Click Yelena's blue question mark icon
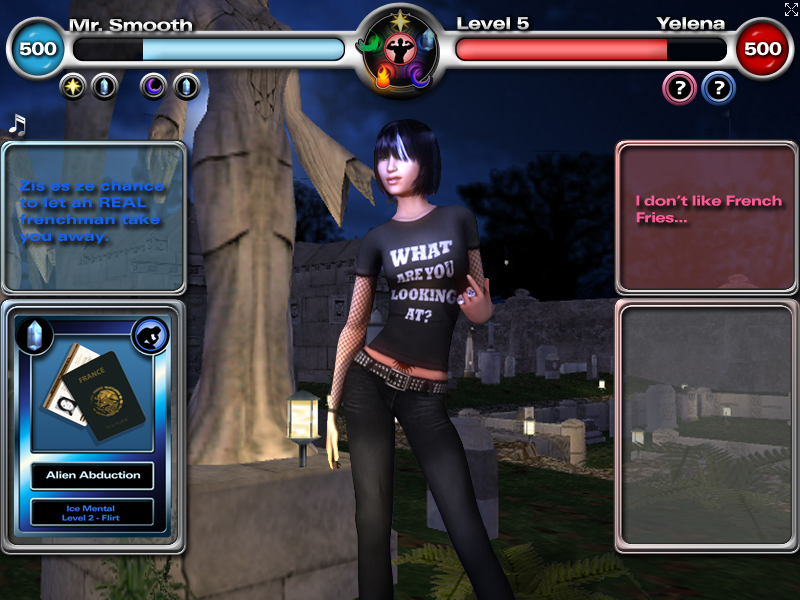Screen dimensions: 800x600 718,89
